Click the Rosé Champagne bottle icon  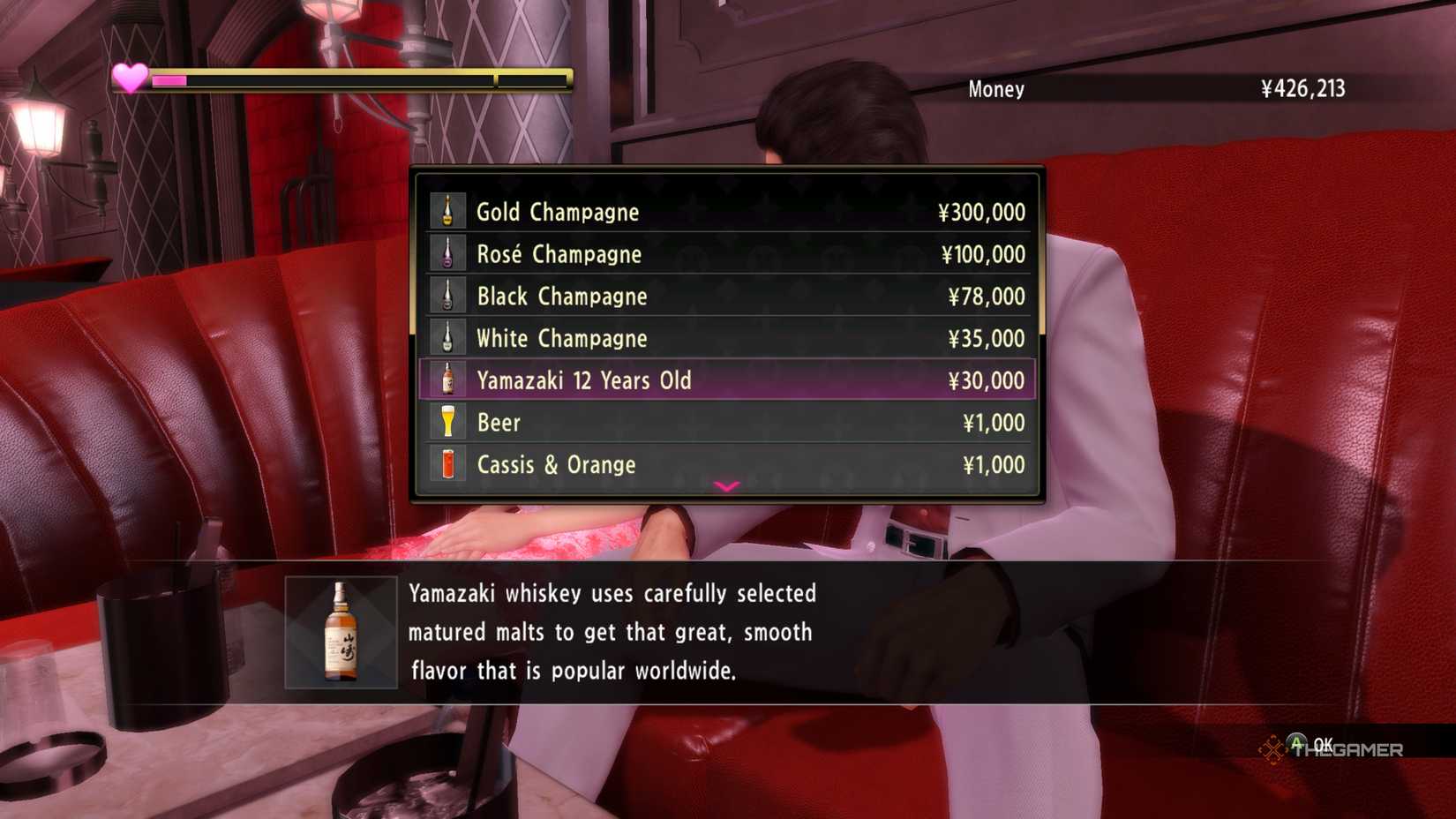(448, 252)
